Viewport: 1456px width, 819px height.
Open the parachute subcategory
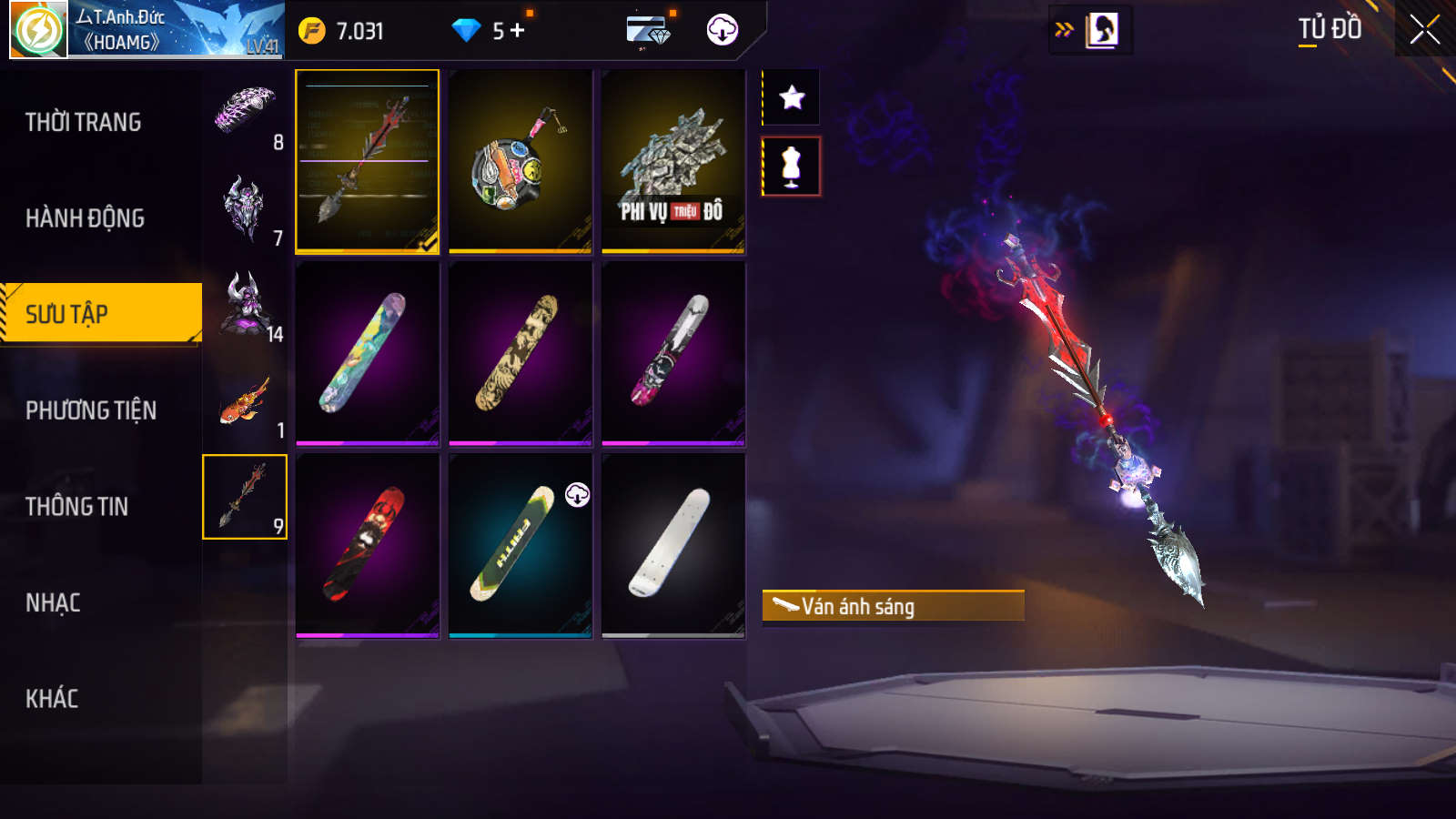click(x=245, y=113)
